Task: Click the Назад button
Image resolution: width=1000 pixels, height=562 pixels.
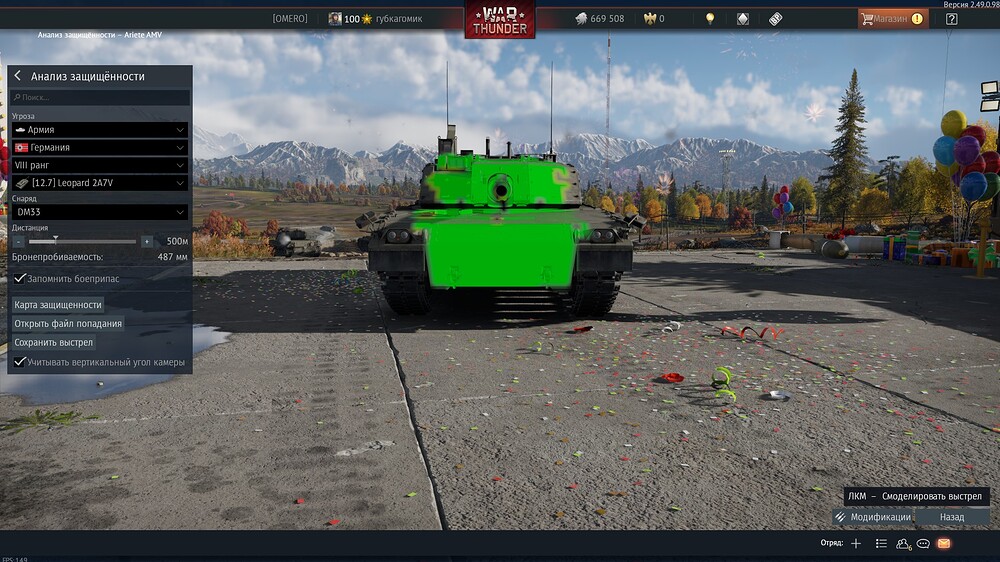Action: (952, 517)
